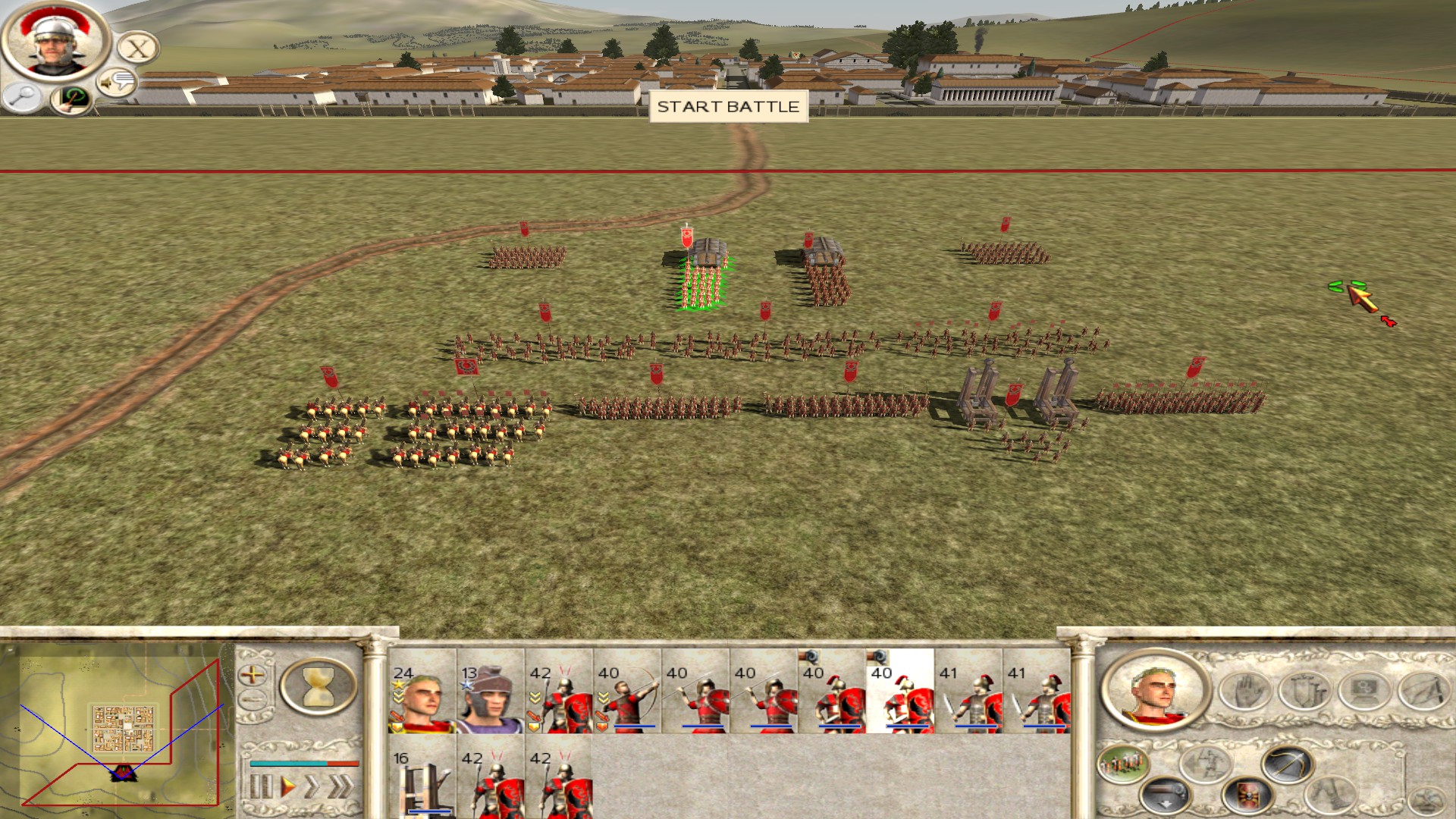The width and height of the screenshot is (1456, 819).
Task: Select the general's unit card with 24 men
Action: pos(422,692)
